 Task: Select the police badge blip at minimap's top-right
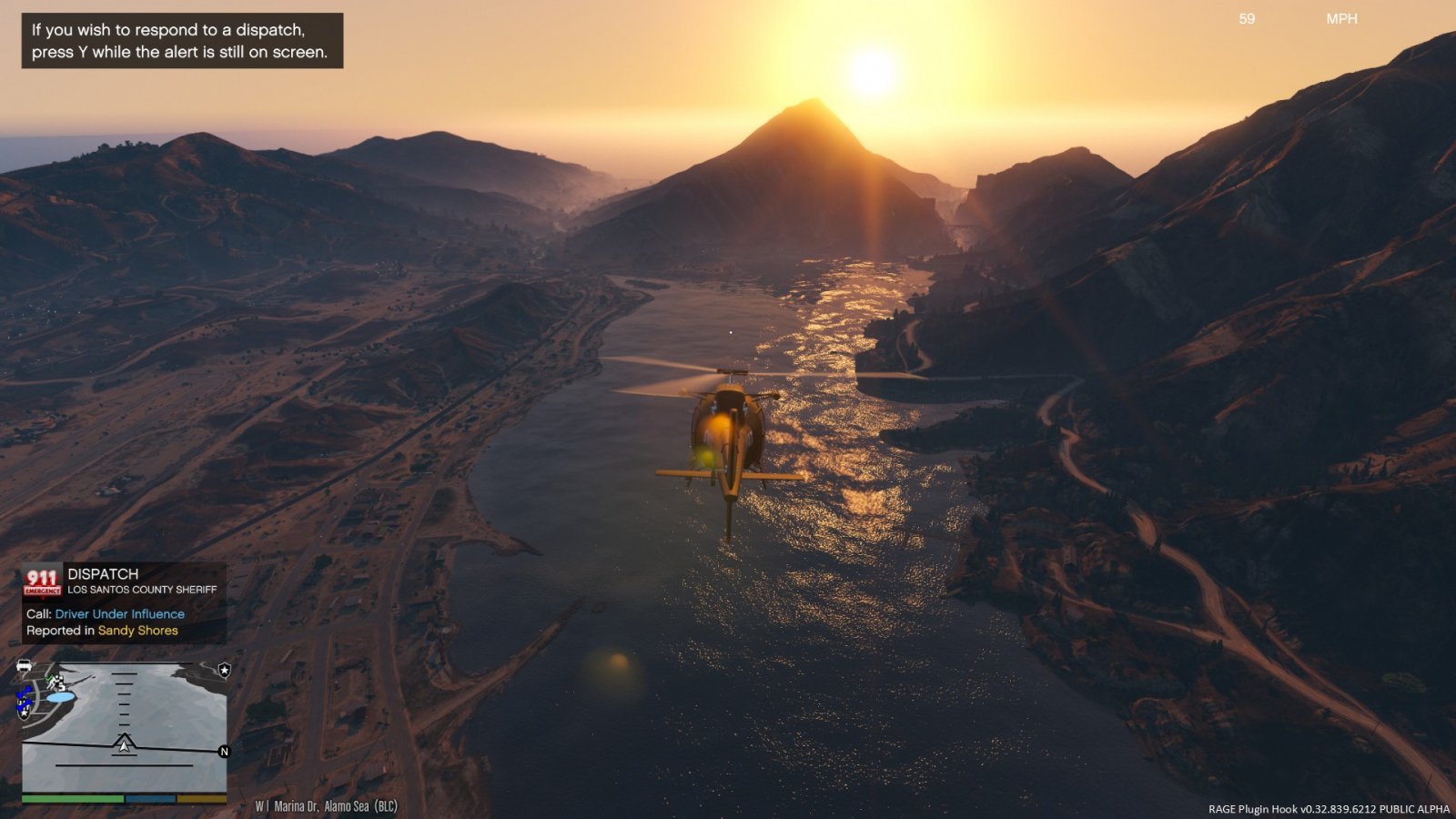224,671
